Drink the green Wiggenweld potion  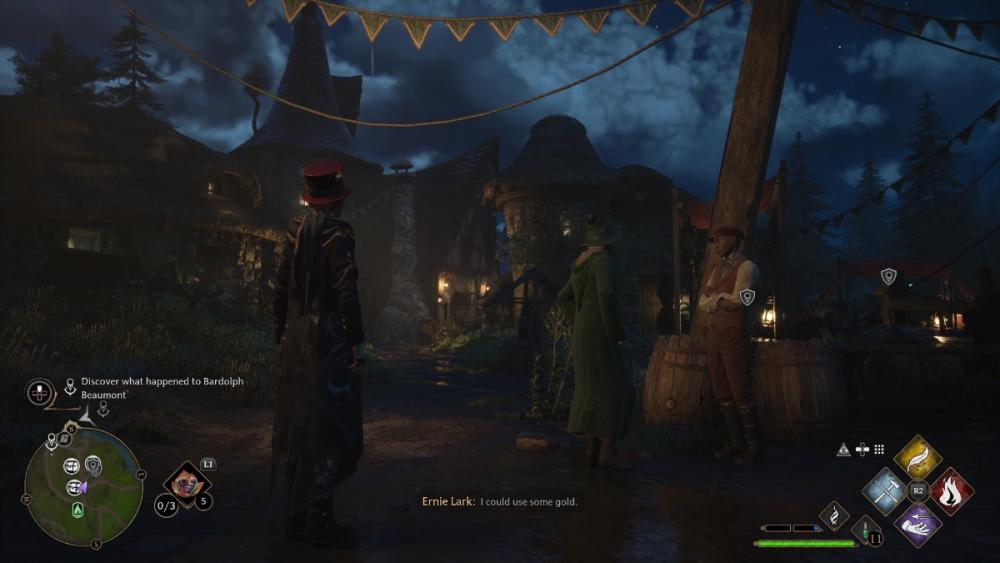866,528
